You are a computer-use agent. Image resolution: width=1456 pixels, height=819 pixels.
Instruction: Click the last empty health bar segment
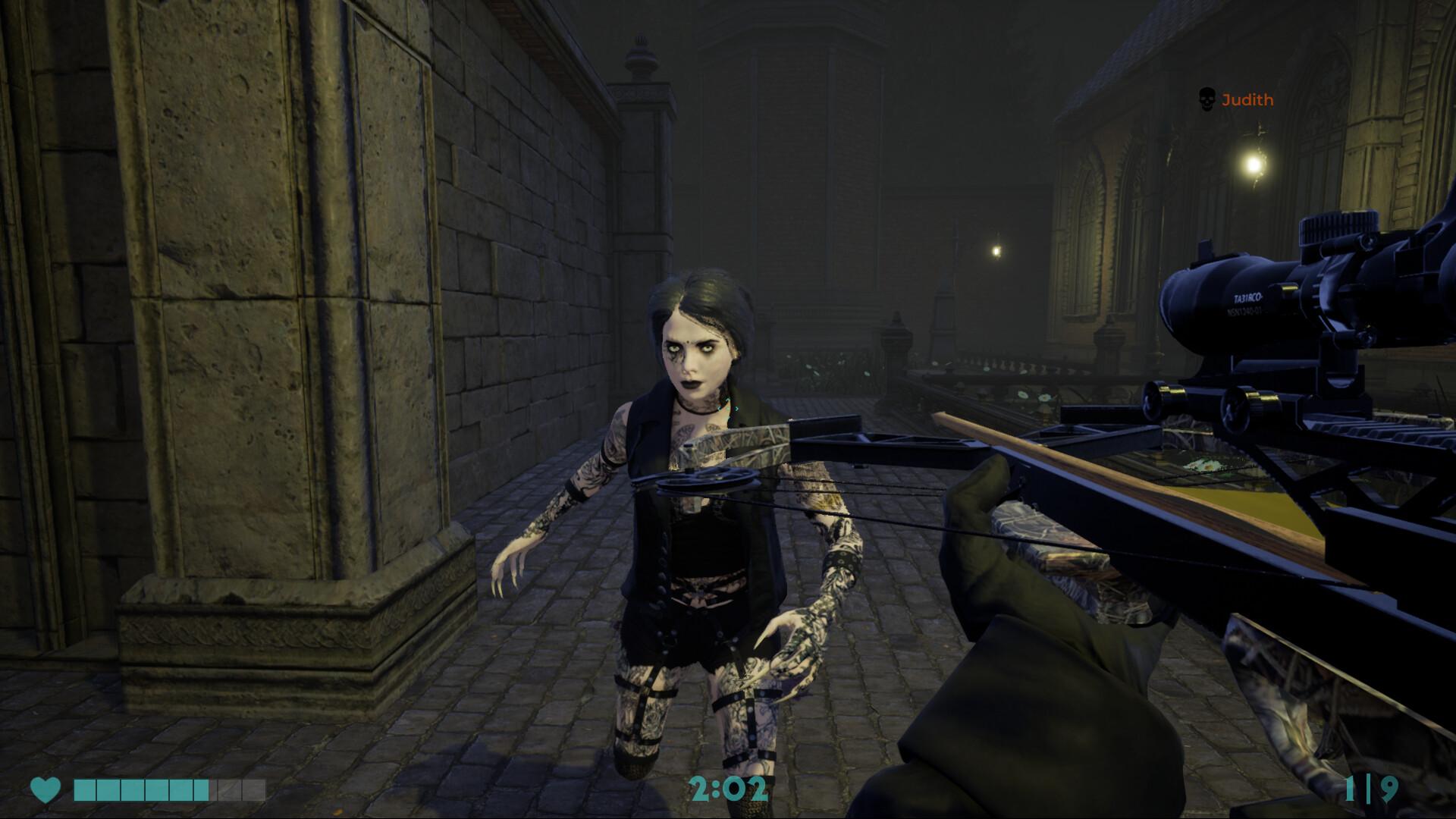click(254, 790)
